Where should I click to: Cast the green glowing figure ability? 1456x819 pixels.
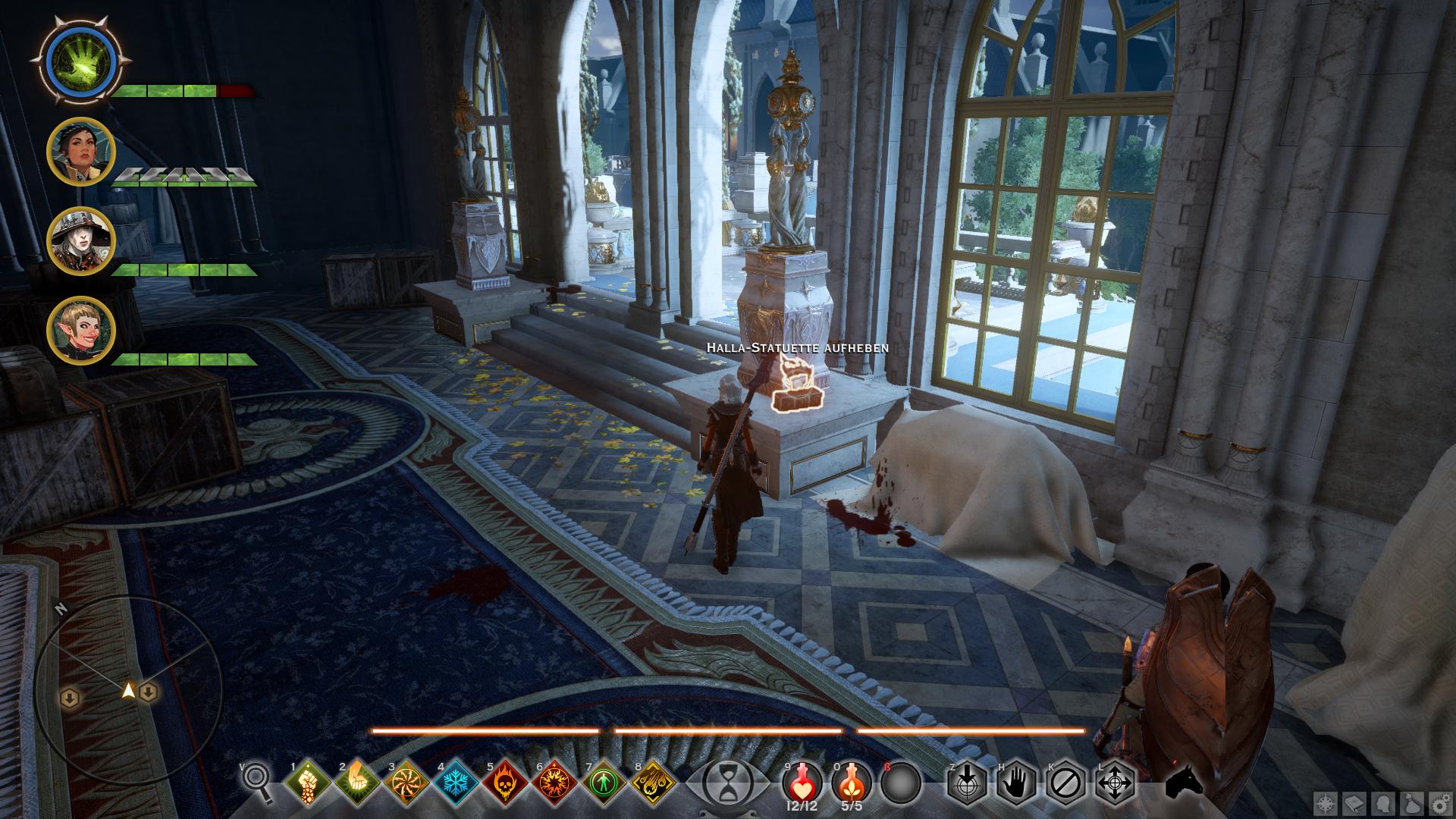604,783
